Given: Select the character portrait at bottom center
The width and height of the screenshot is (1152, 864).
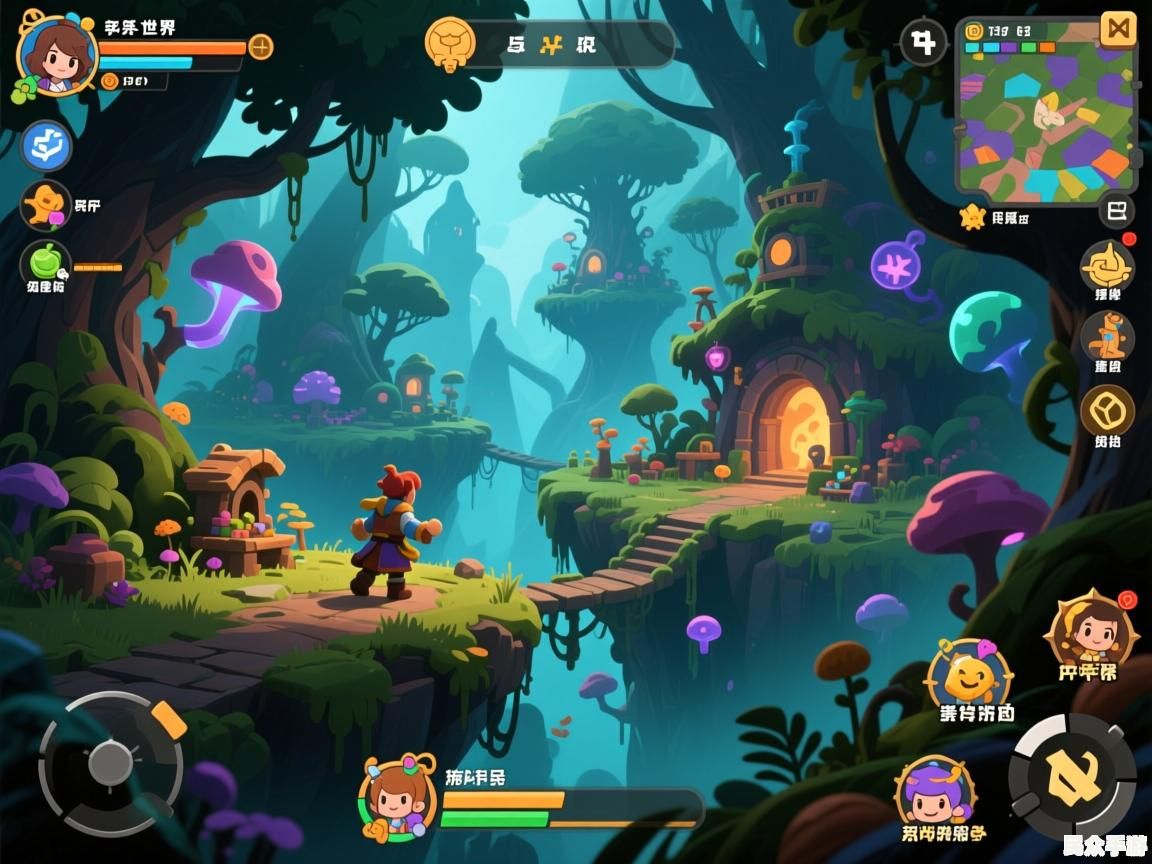Looking at the screenshot, I should point(399,797).
